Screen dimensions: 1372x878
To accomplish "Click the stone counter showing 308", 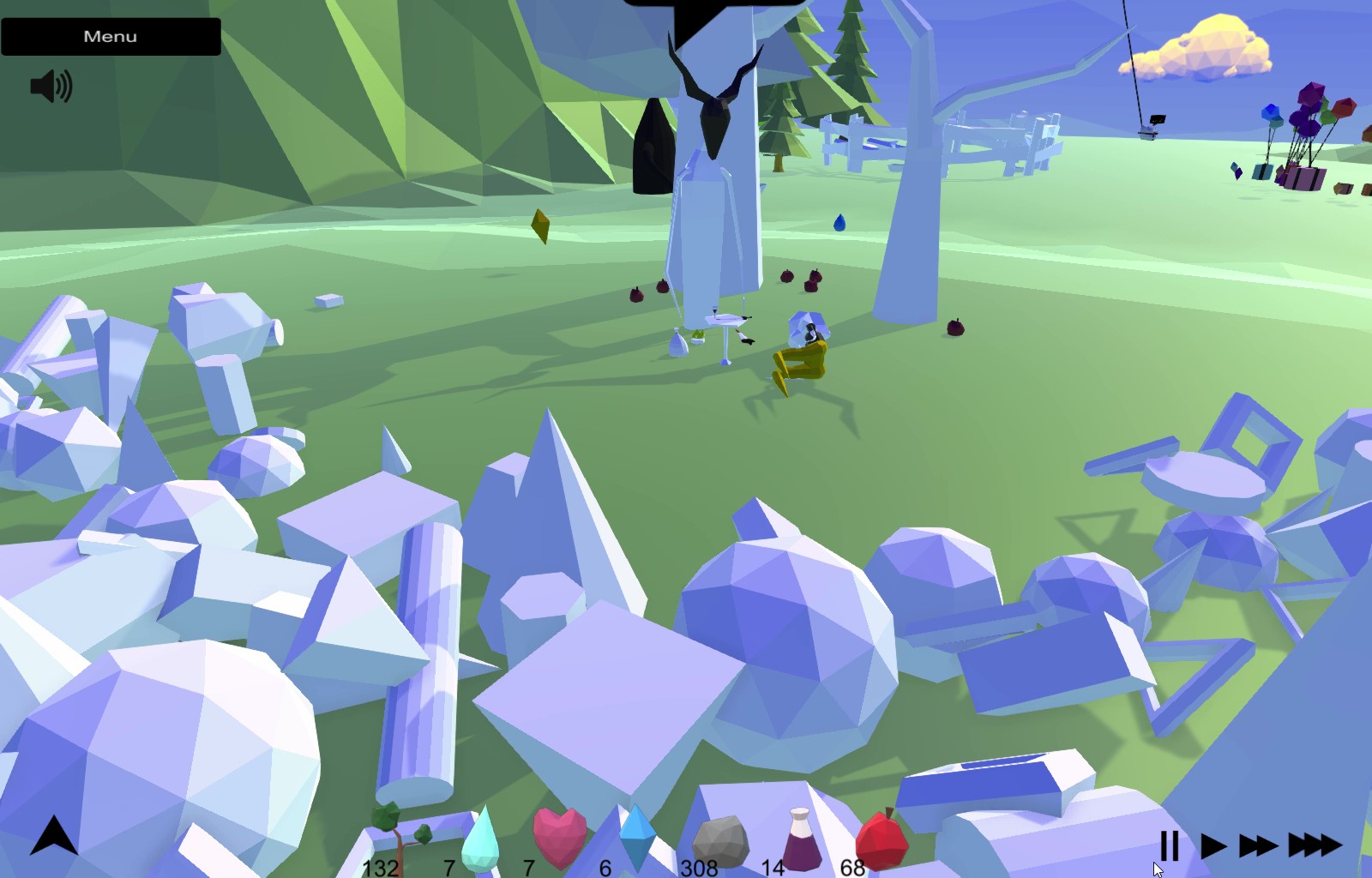I will tap(699, 869).
